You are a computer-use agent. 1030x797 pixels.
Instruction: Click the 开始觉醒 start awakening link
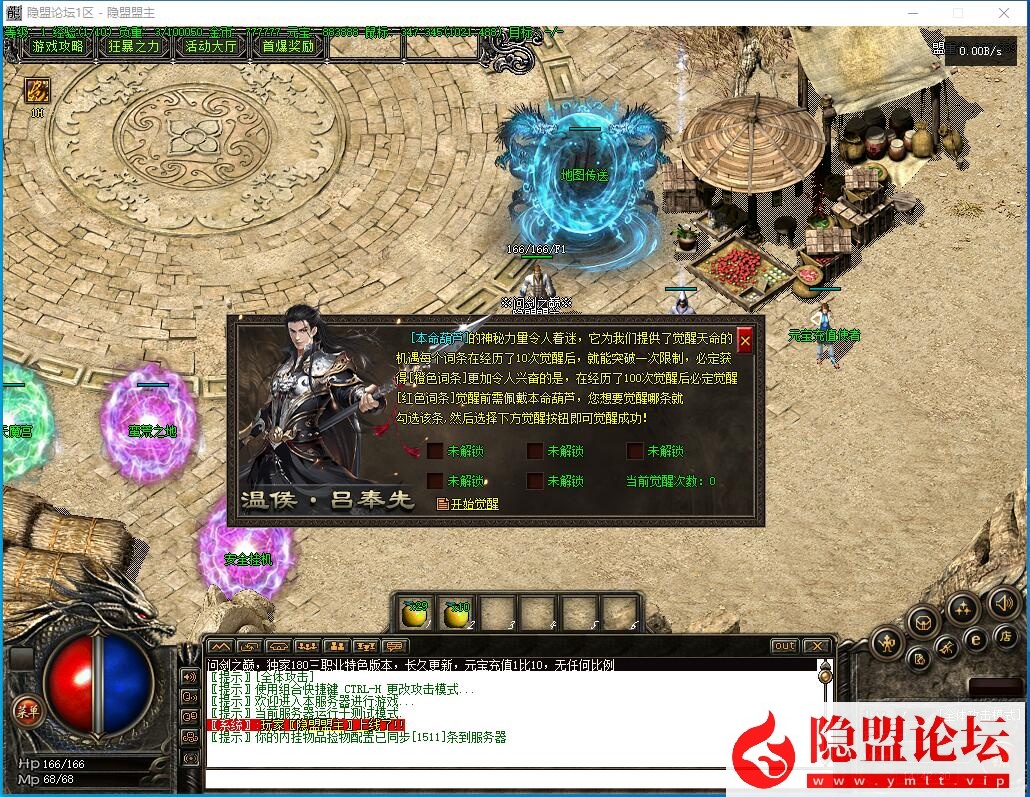tap(468, 504)
